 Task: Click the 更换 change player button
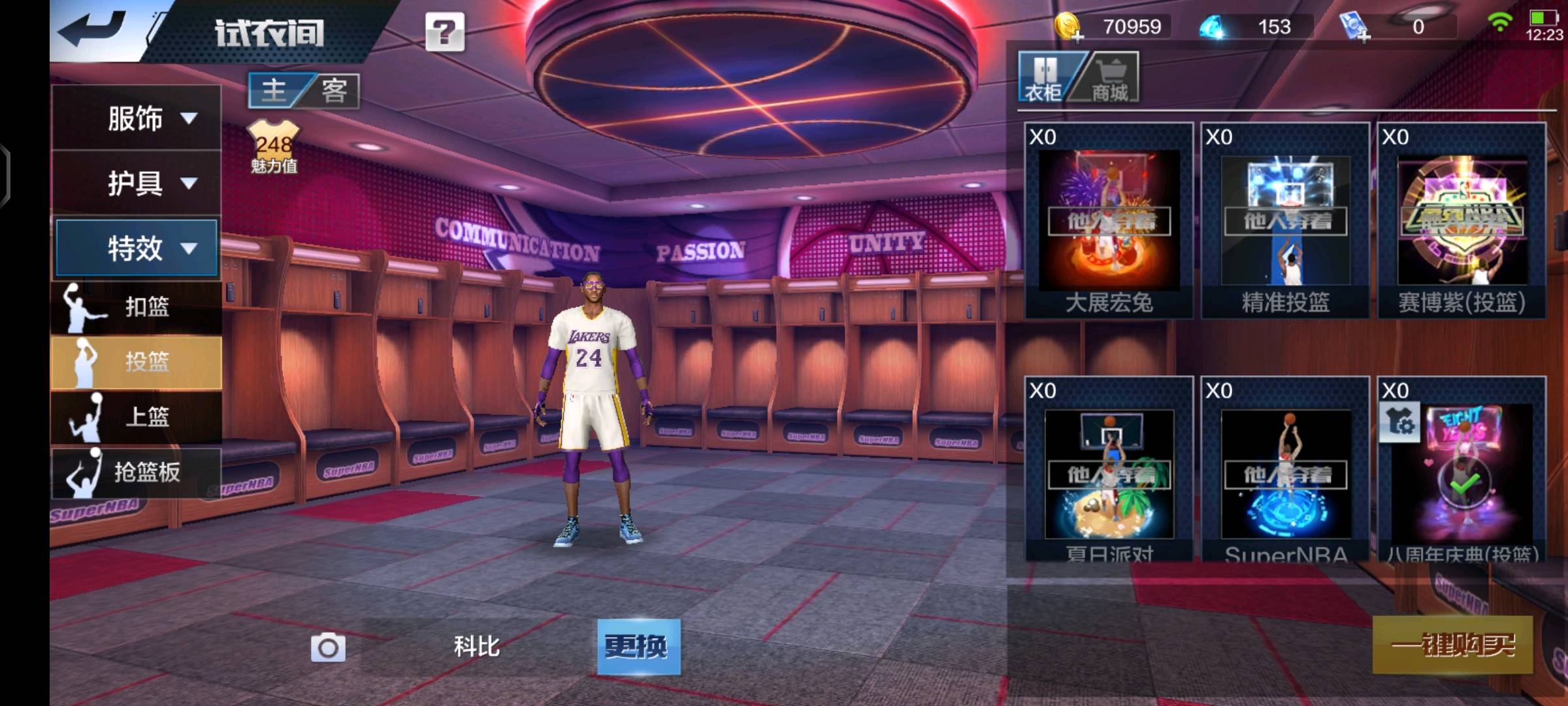pos(638,647)
